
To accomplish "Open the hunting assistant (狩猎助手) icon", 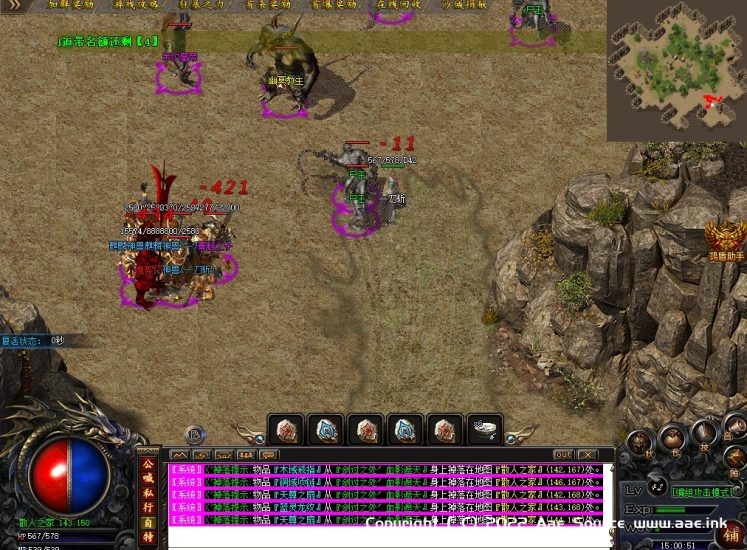I will tap(726, 241).
